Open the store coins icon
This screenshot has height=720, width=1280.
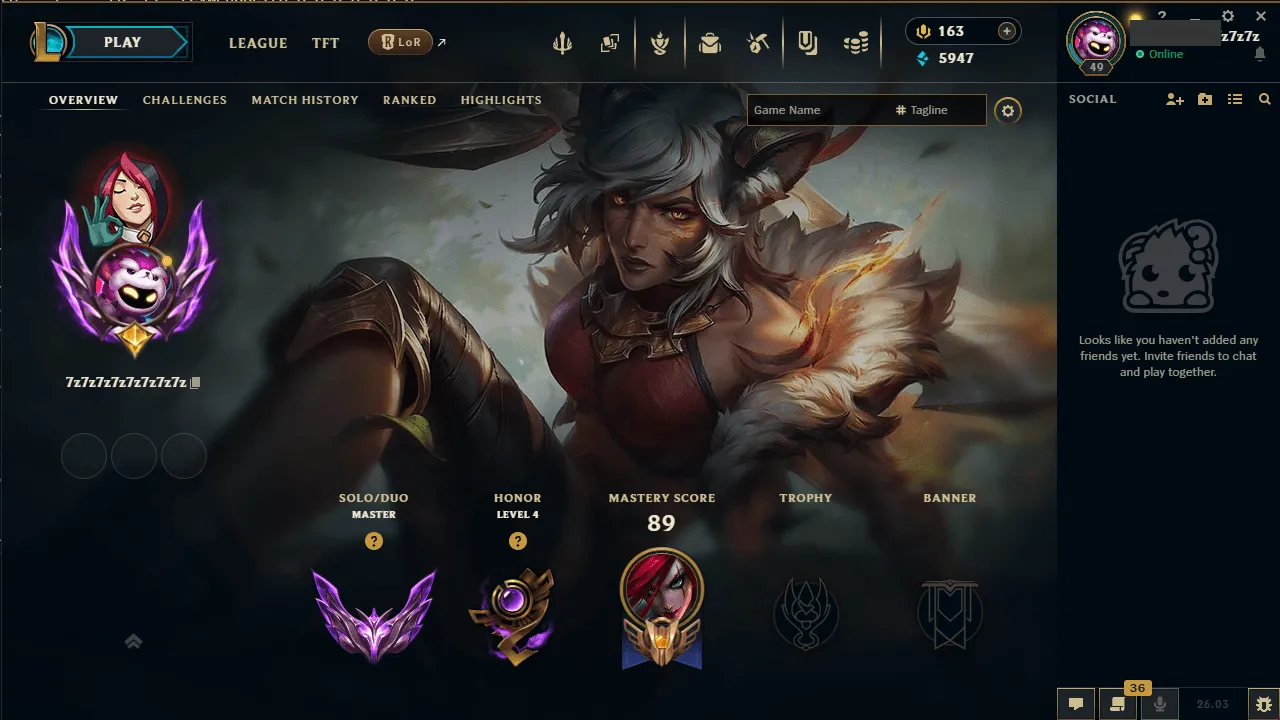click(855, 42)
